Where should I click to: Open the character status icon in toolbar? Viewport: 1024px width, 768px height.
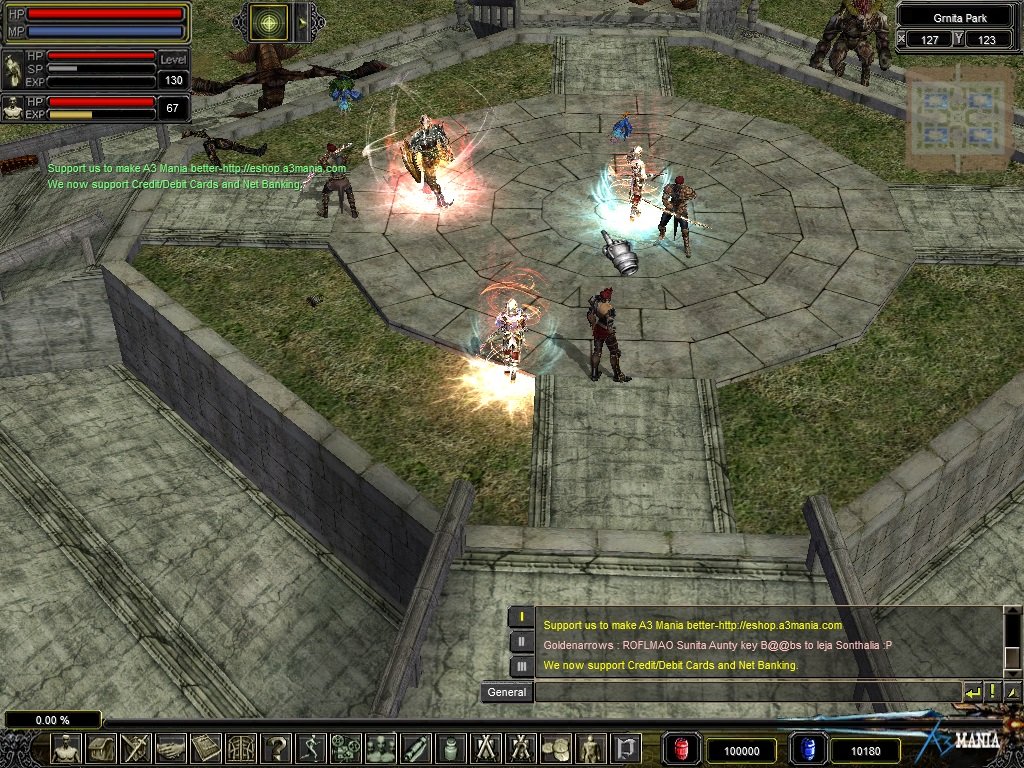tap(67, 748)
